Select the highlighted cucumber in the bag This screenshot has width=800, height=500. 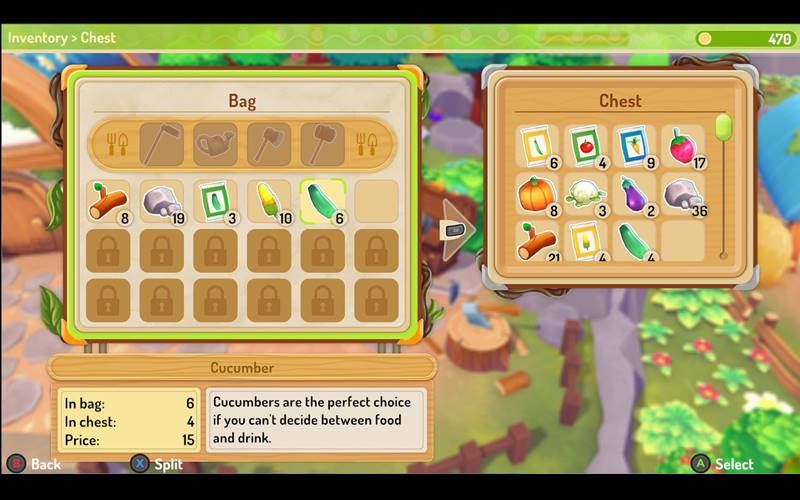click(x=322, y=200)
